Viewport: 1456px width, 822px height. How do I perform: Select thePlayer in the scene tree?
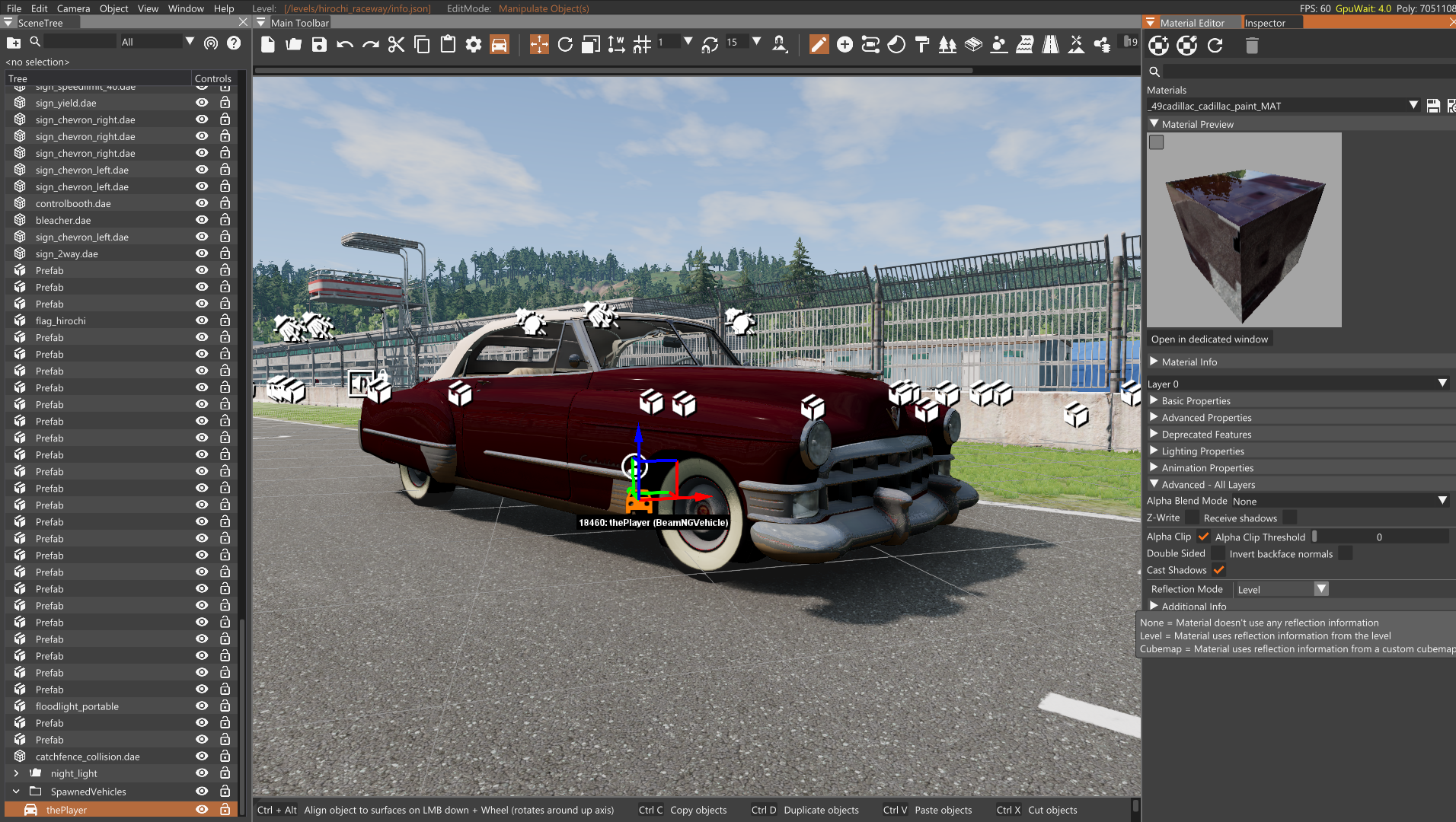pyautogui.click(x=66, y=810)
